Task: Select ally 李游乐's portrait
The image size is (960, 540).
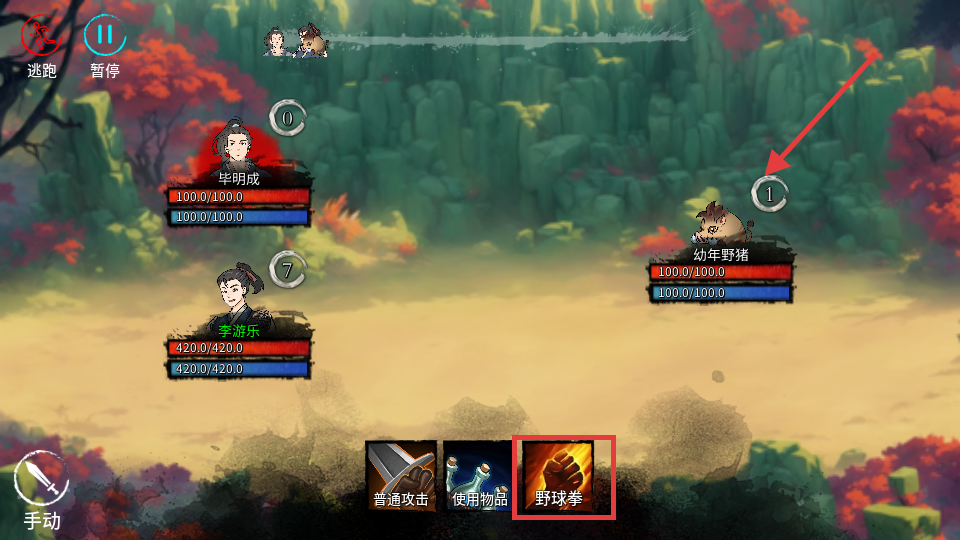Action: coord(238,295)
